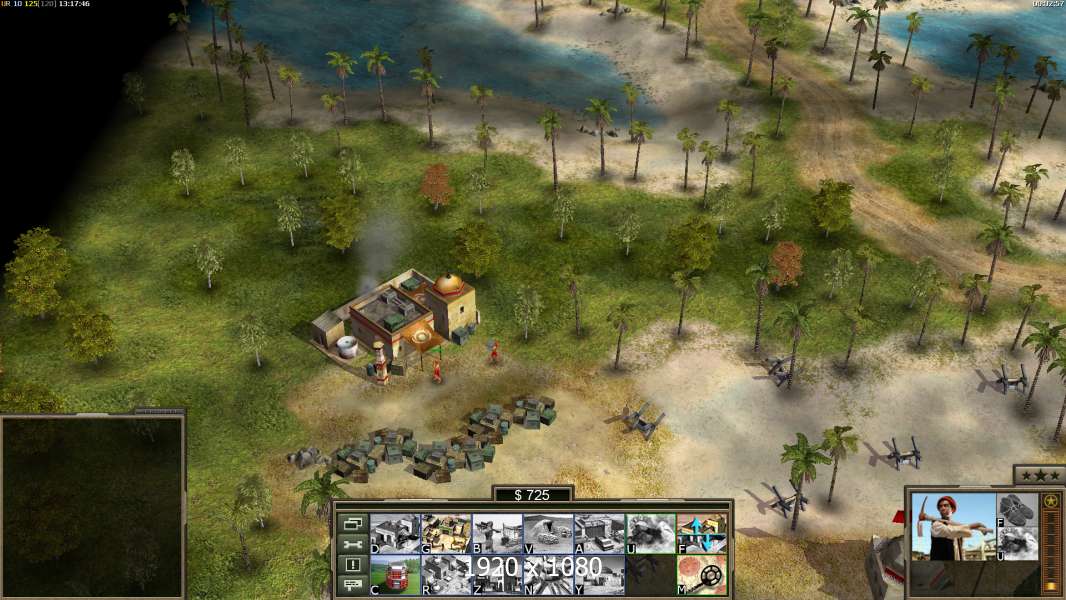Click the exclamation mark alert button
Image resolution: width=1066 pixels, height=600 pixels.
351,565
